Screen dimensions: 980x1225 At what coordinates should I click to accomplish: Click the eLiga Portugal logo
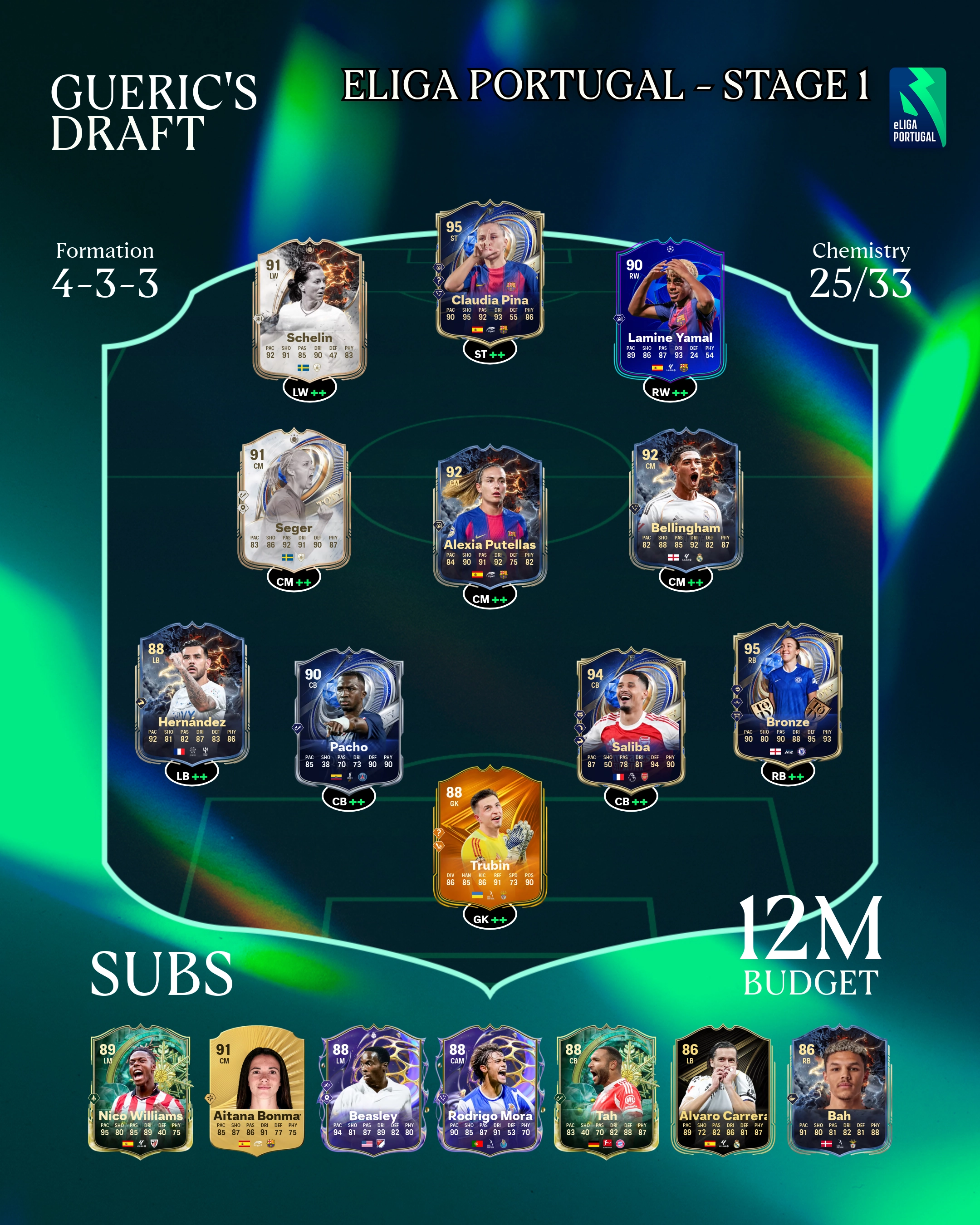tap(917, 108)
